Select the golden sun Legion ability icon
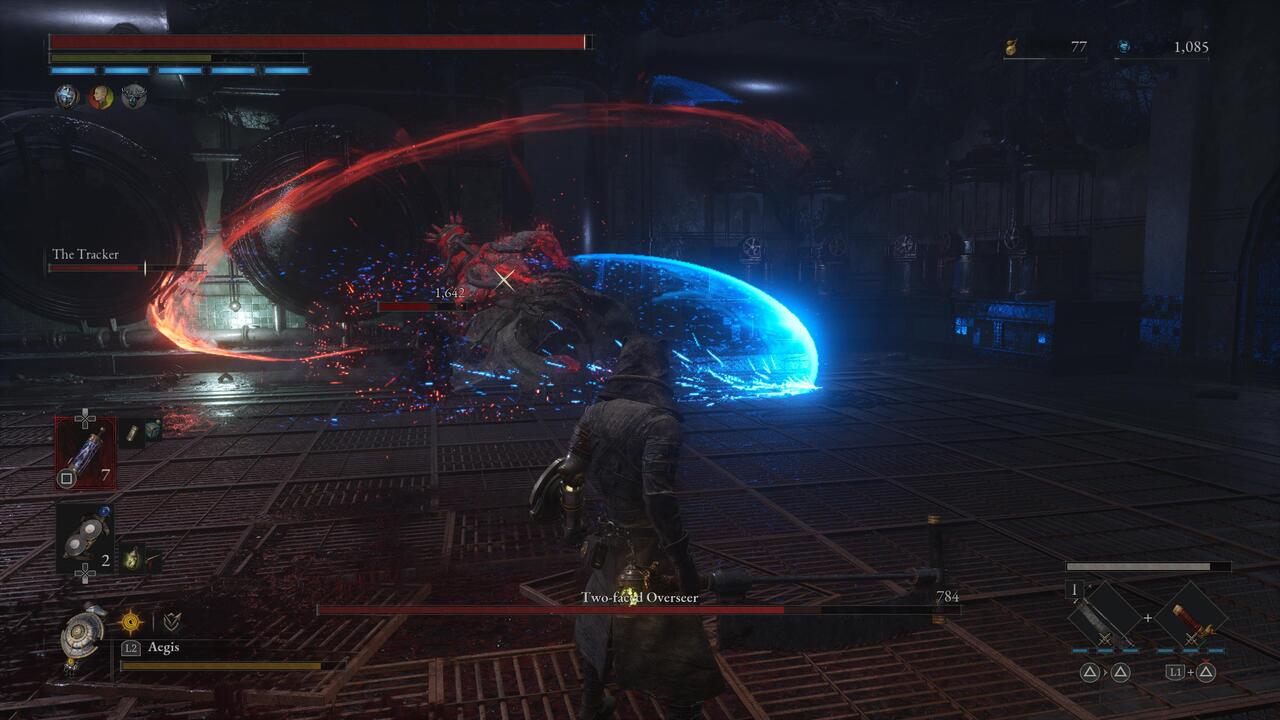The image size is (1280, 720). click(131, 622)
